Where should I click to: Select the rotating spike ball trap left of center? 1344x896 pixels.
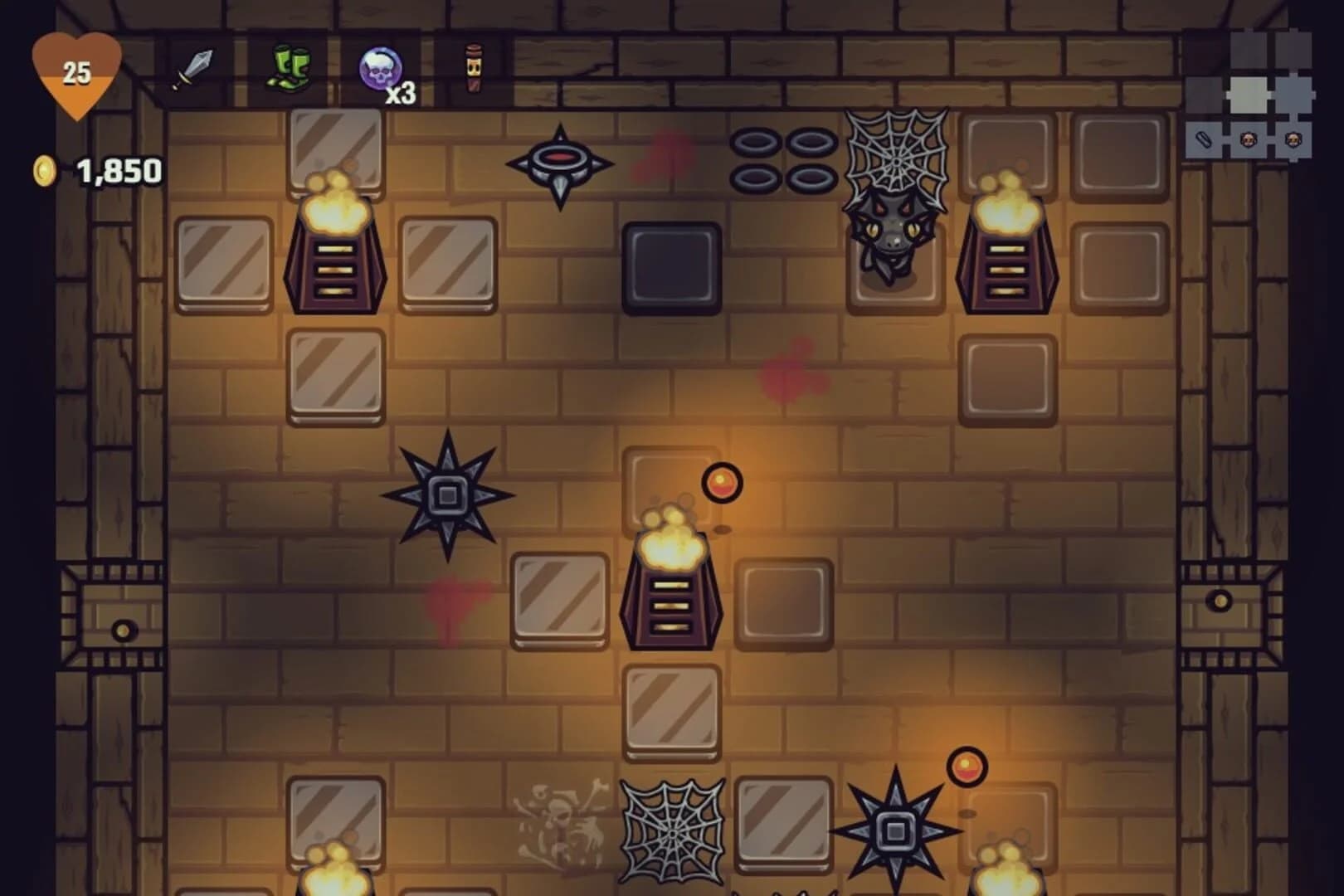pyautogui.click(x=446, y=495)
